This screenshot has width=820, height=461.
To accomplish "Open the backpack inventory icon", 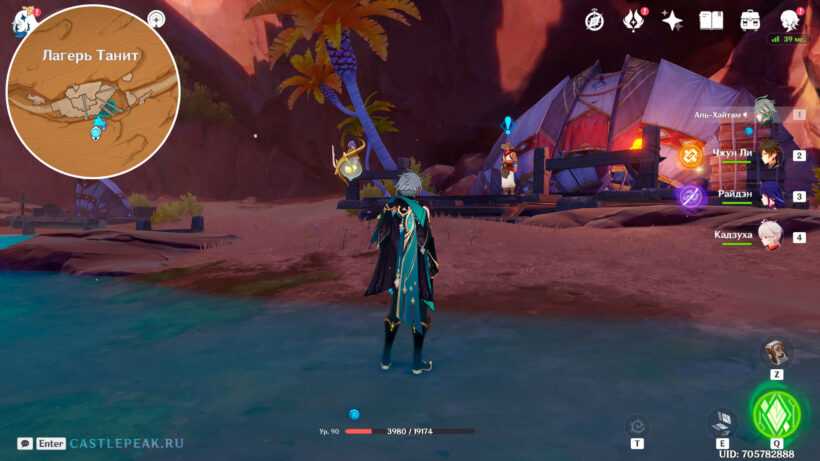I will point(750,20).
